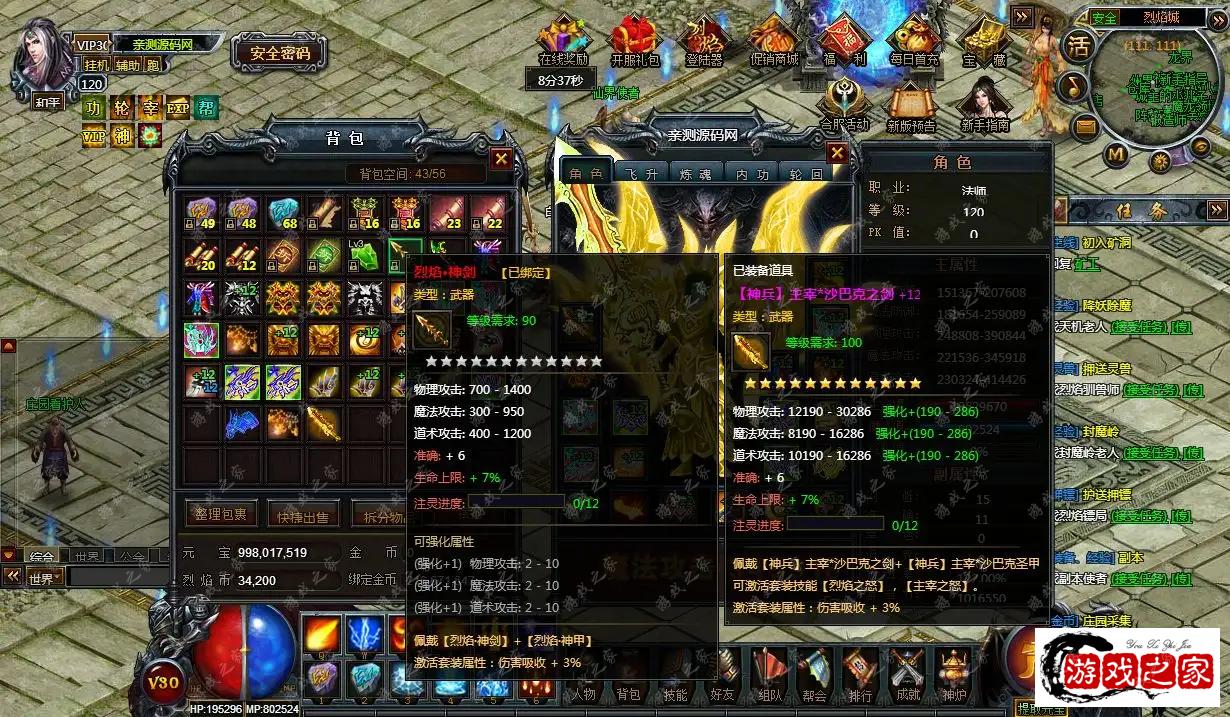This screenshot has height=717, width=1230.
Task: Switch to the 飞升 tab
Action: click(640, 173)
